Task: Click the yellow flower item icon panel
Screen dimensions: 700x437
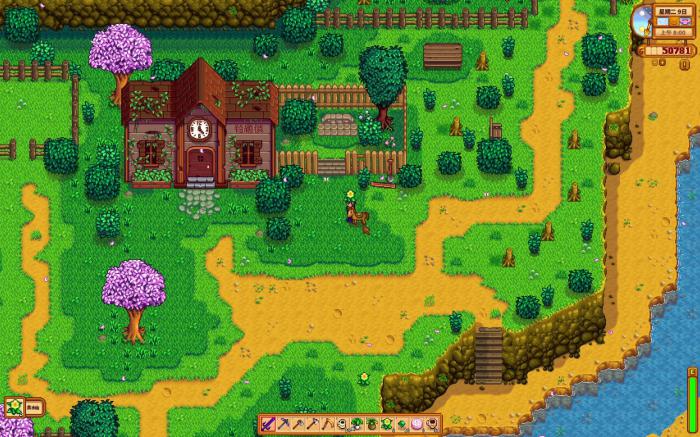Action: [13, 407]
